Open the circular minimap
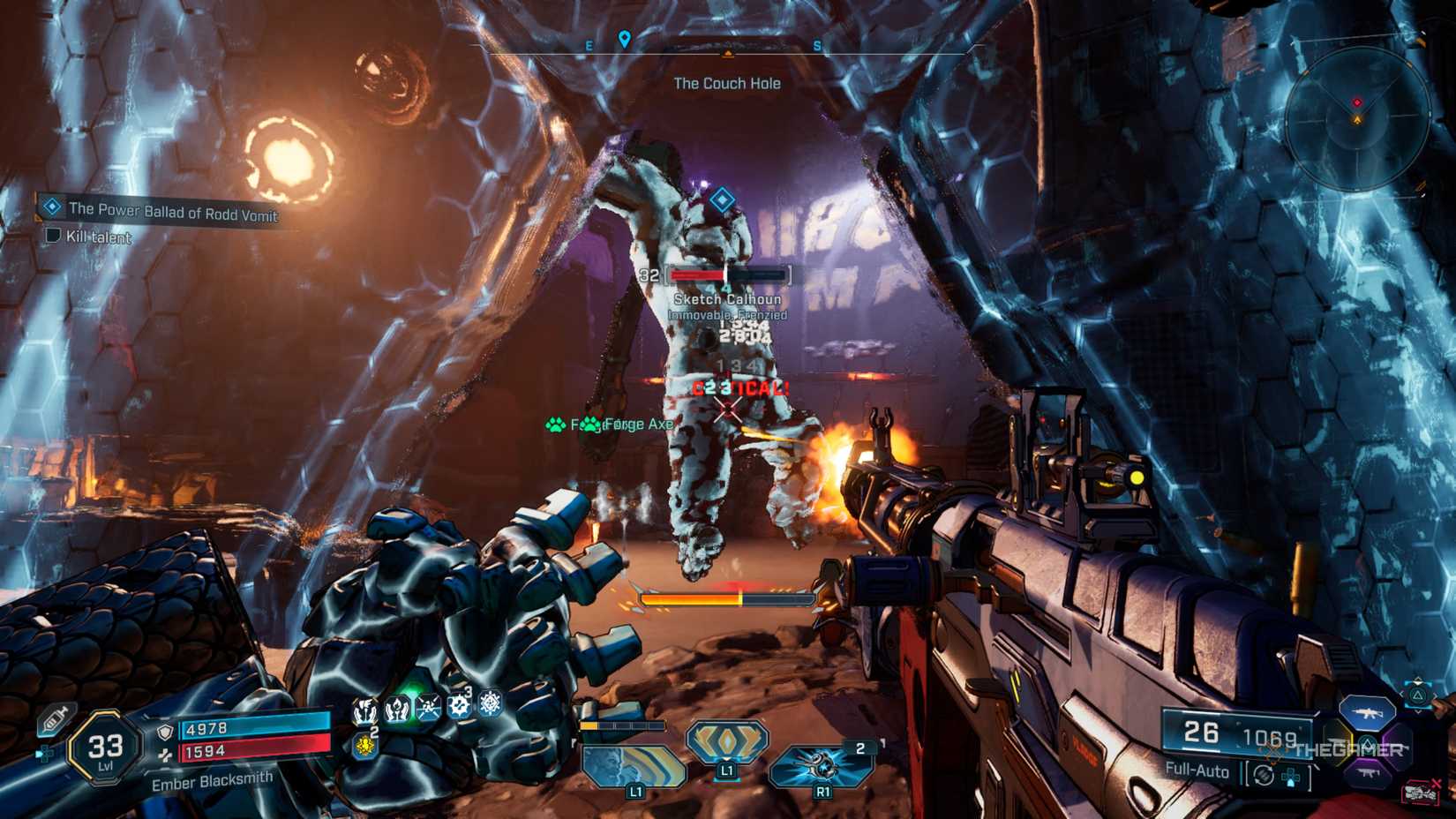Screen dimensions: 1456x819 [1356, 119]
